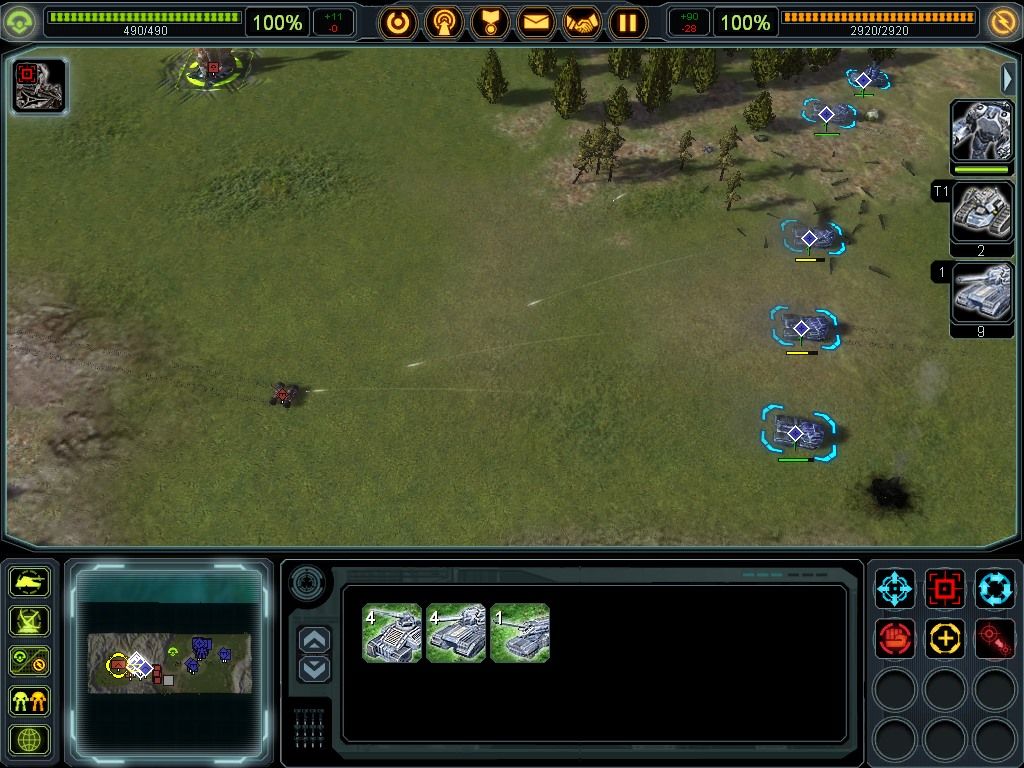Viewport: 1024px width, 768px height.
Task: Select the T1 factory group icon
Action: [981, 212]
